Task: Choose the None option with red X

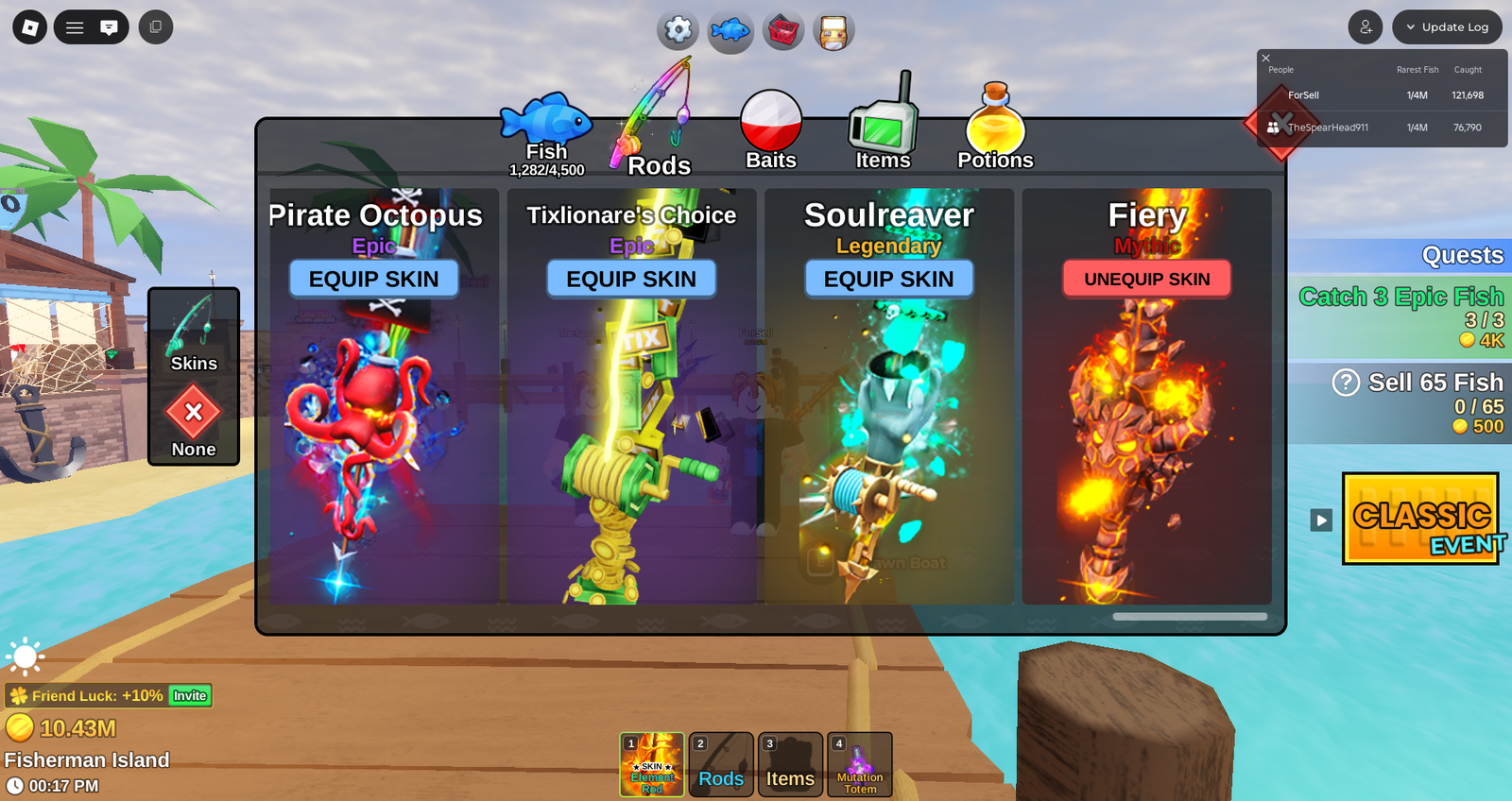Action: 194,420
